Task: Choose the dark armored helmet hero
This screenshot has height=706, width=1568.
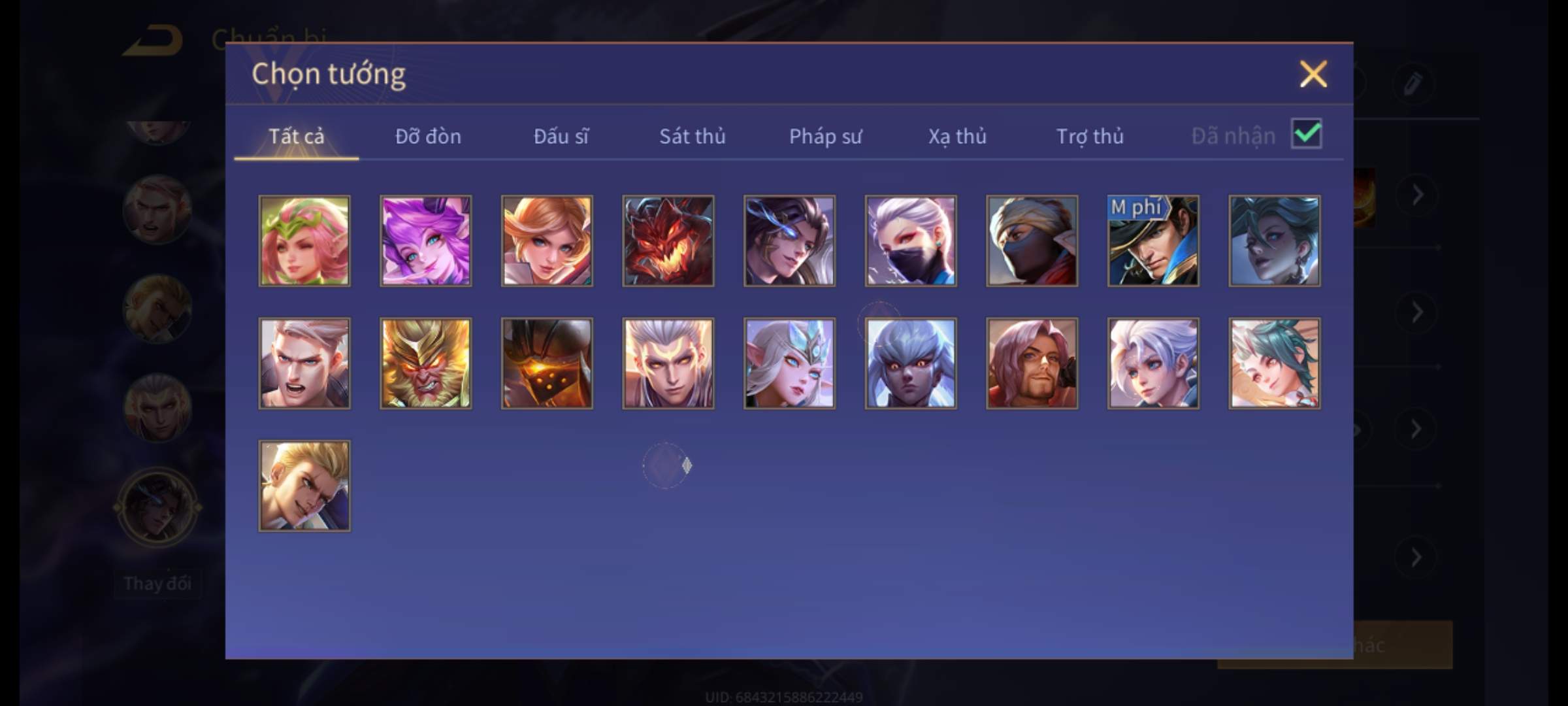Action: coord(547,363)
